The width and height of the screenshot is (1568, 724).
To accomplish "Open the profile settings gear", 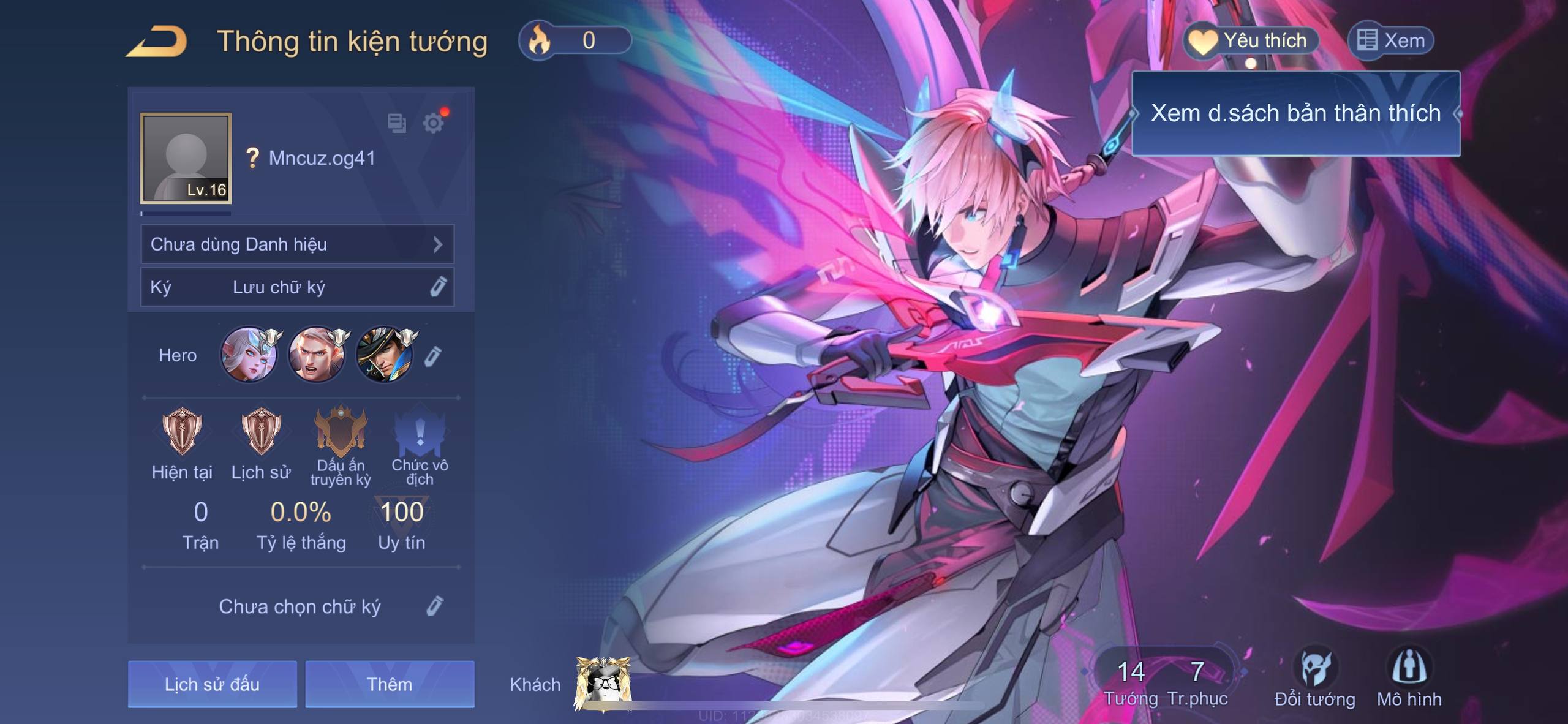I will pyautogui.click(x=434, y=123).
